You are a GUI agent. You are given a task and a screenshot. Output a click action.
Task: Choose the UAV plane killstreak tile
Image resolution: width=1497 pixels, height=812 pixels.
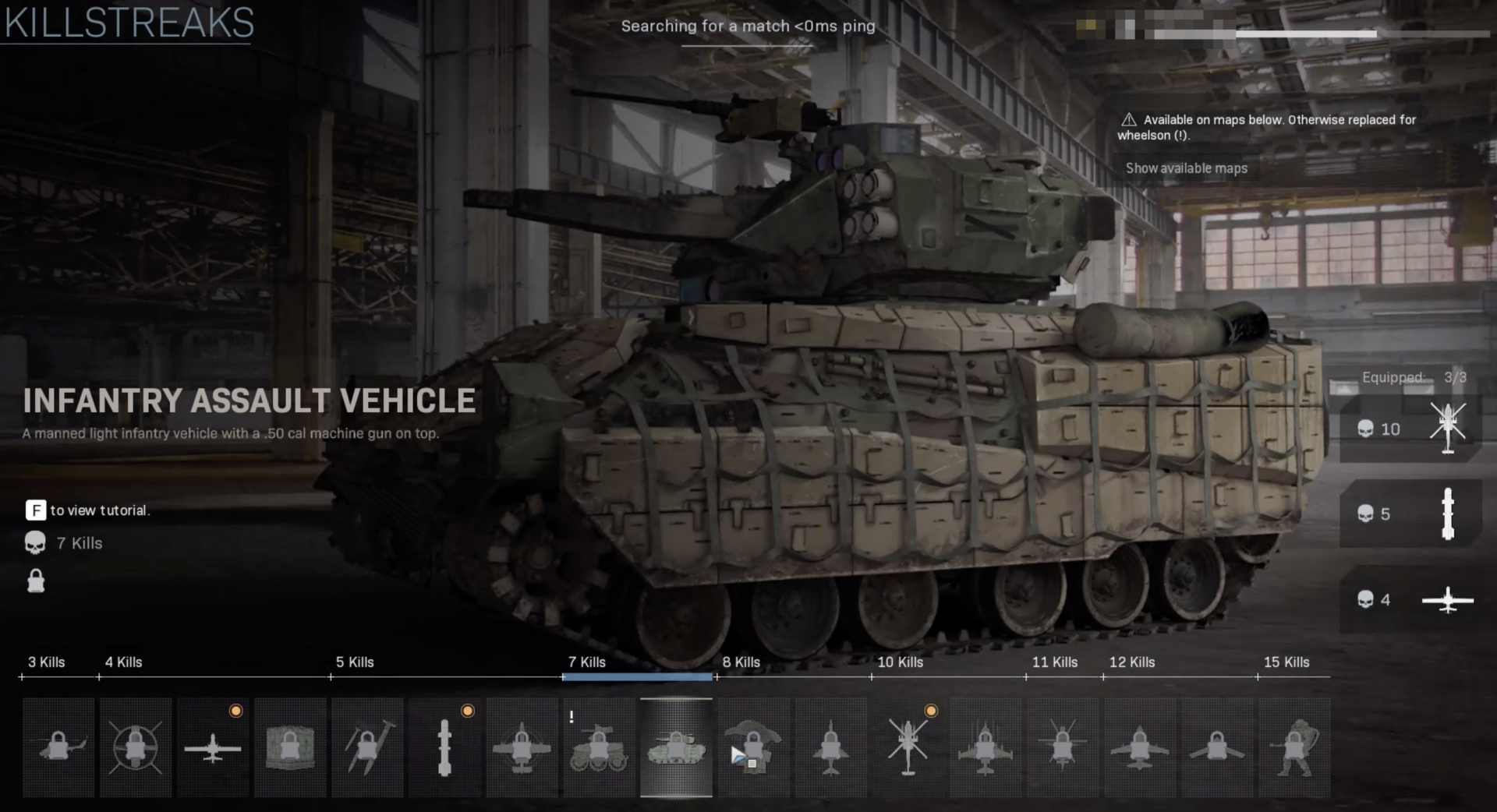(213, 747)
